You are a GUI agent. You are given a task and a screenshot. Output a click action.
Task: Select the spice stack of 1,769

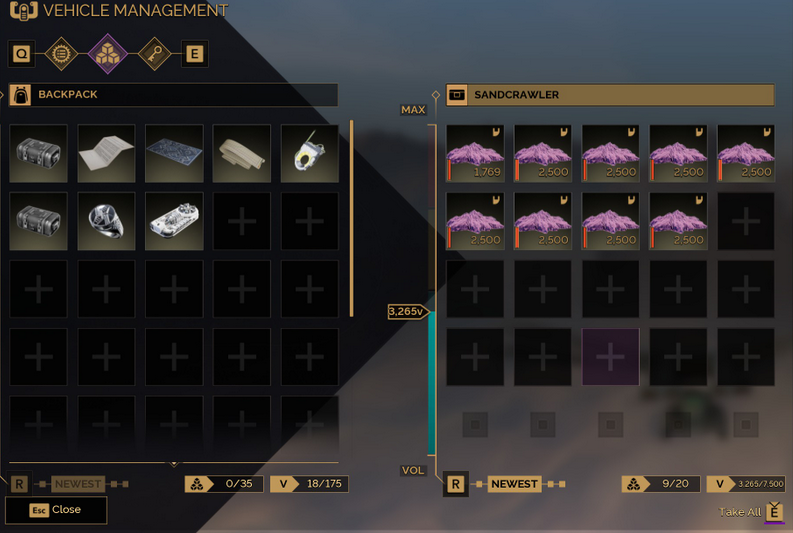(x=475, y=153)
